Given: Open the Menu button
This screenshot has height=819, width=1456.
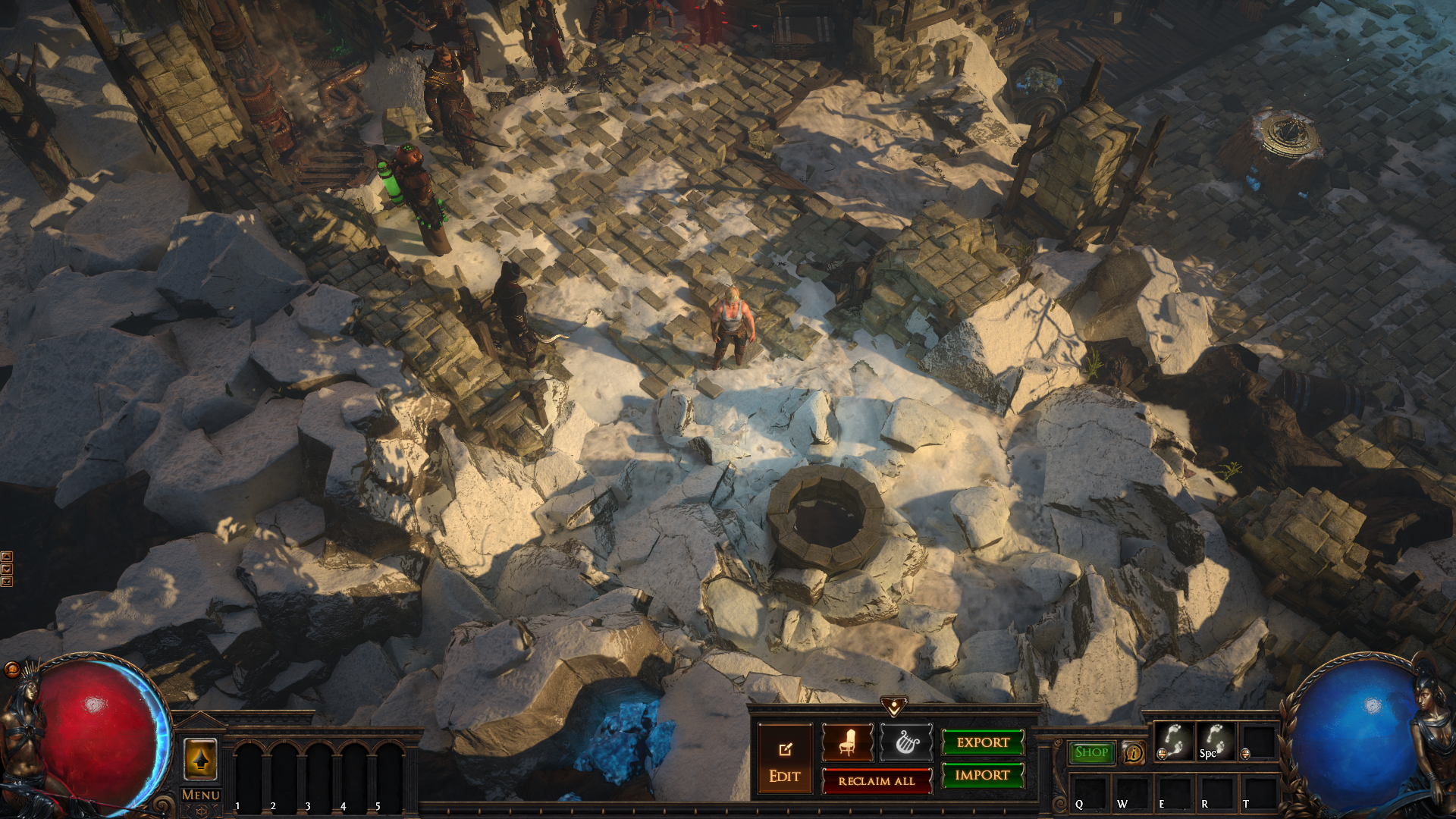Looking at the screenshot, I should (x=201, y=795).
